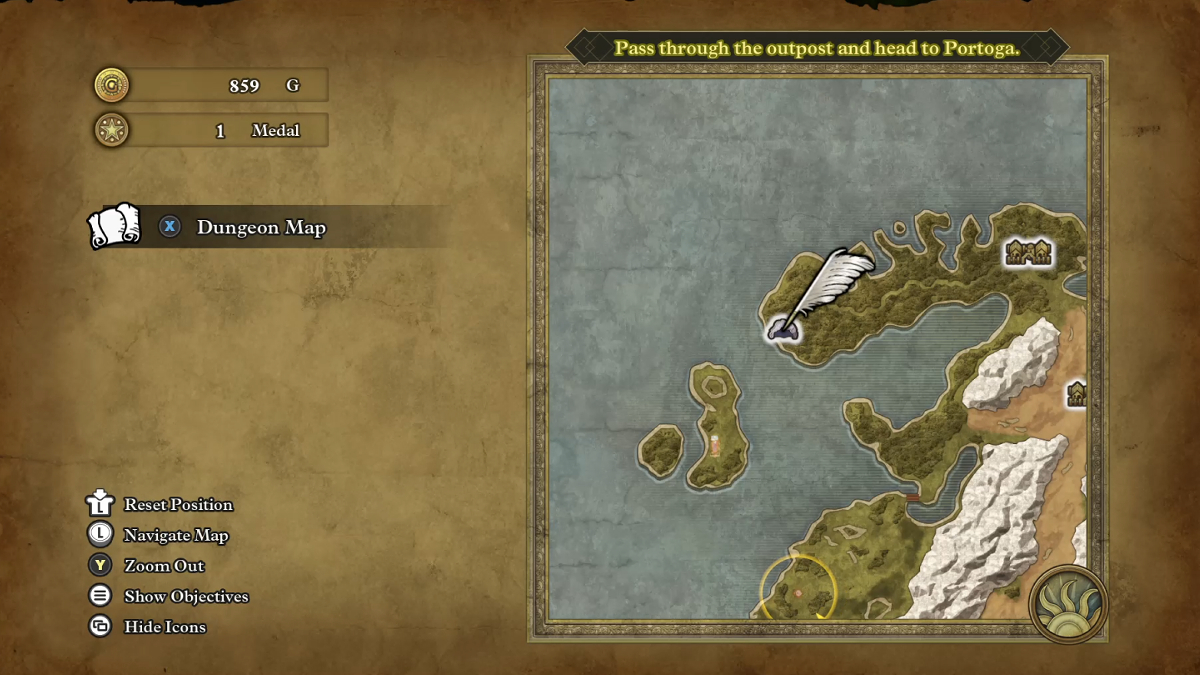Click the sun compass emblem on the map corner
The width and height of the screenshot is (1200, 675).
coord(1068,604)
